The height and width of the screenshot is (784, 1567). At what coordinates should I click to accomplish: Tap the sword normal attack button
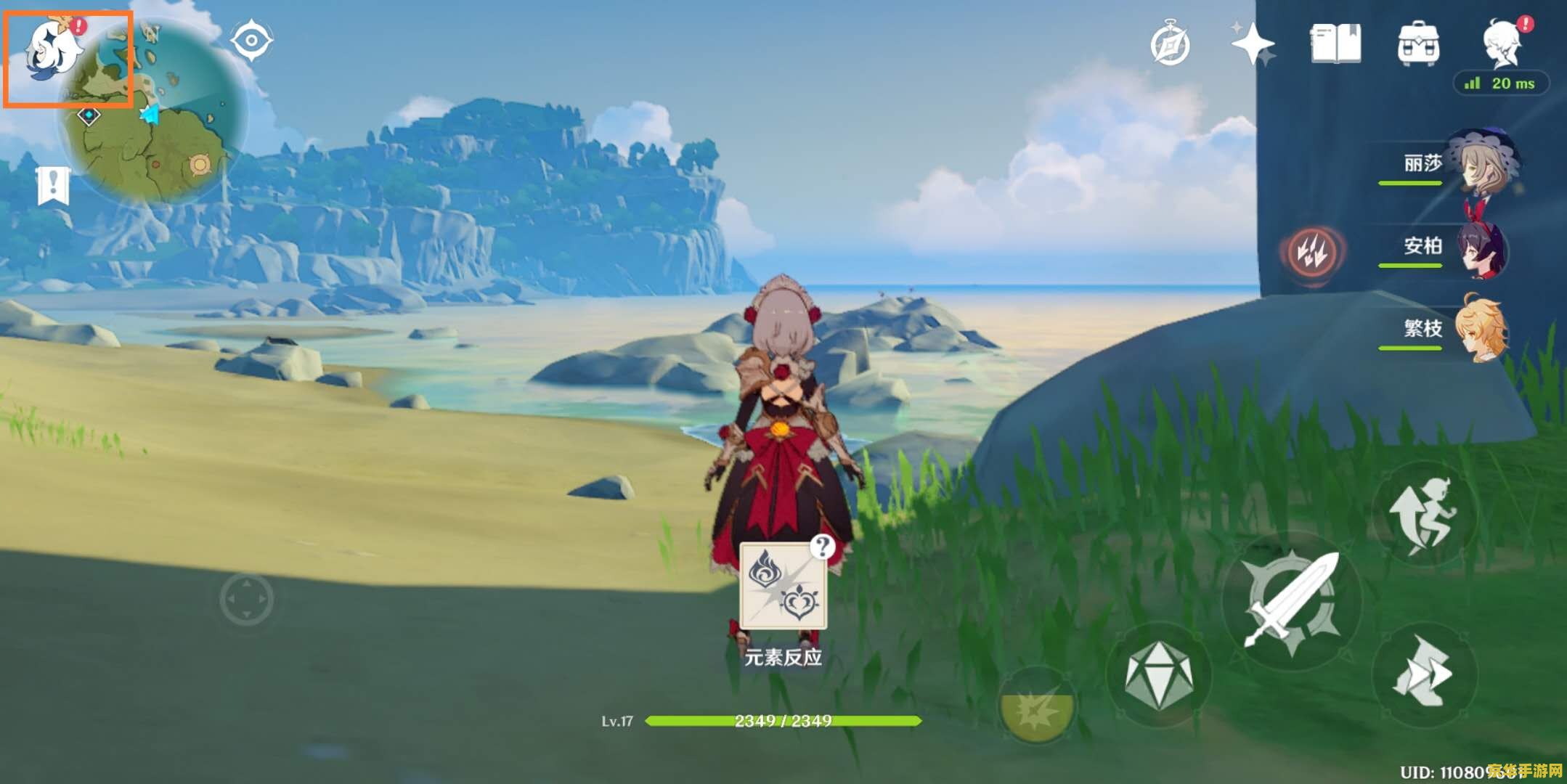click(x=1293, y=601)
